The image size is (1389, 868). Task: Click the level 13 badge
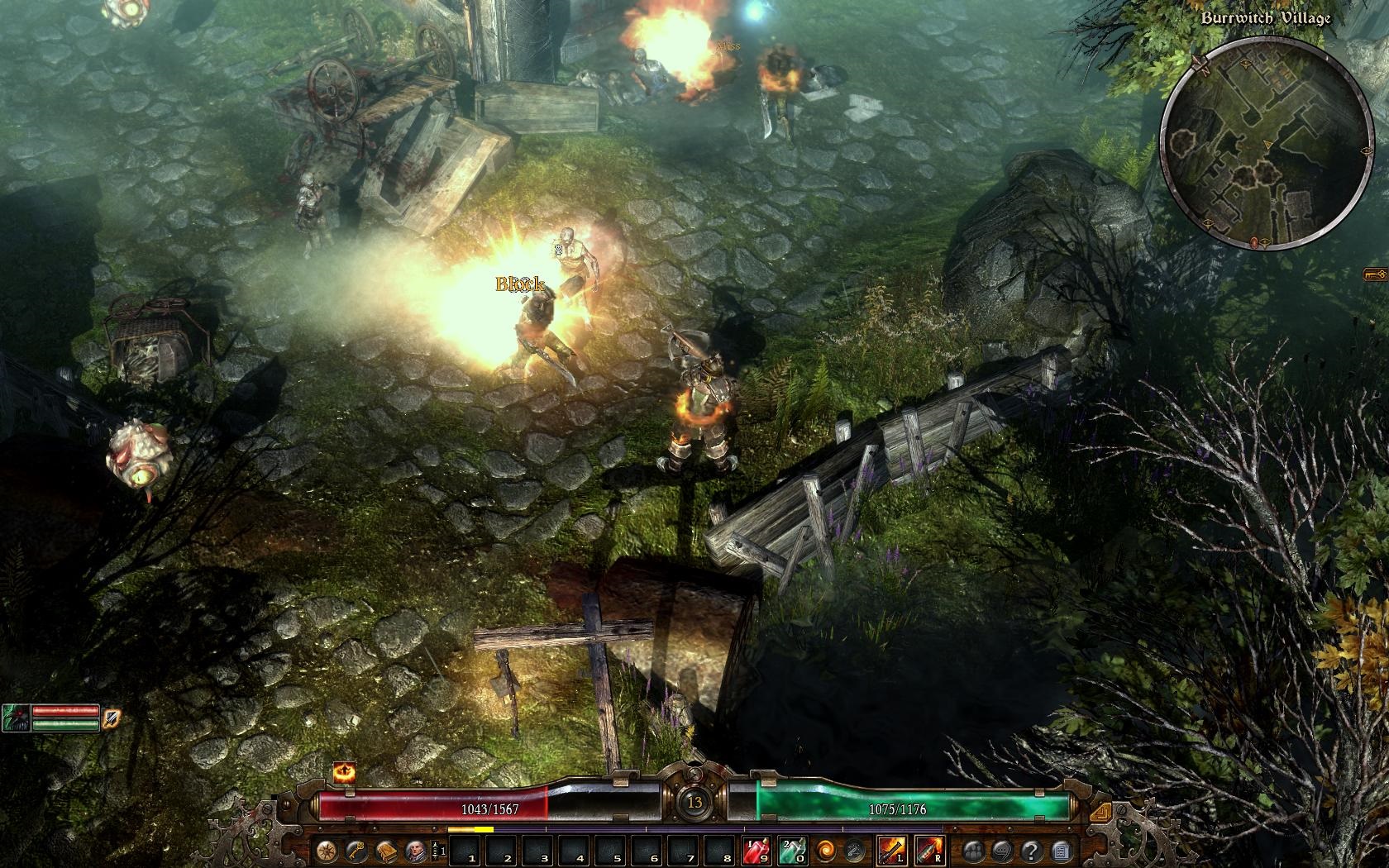click(x=694, y=802)
